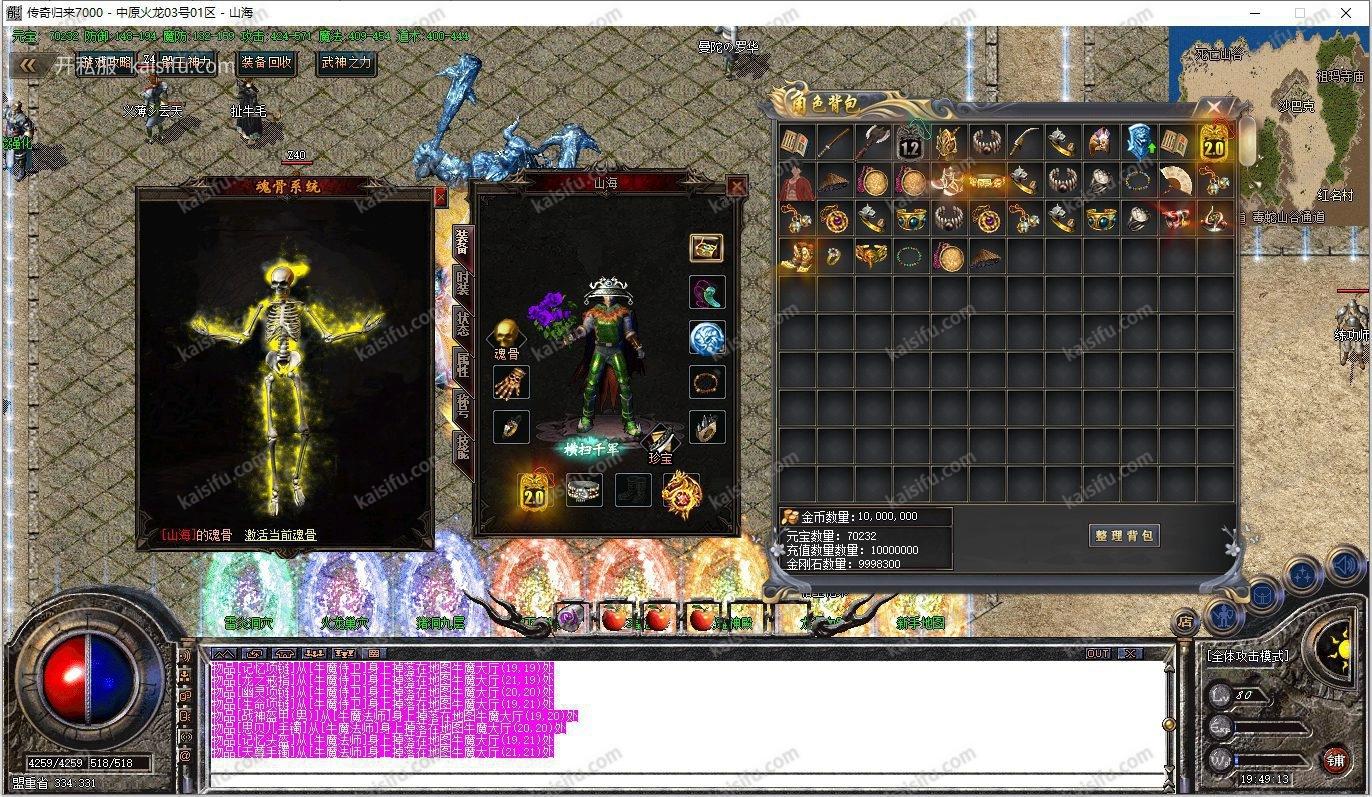Collapse the top button bar with the double arrow
1372x797 pixels.
(x=29, y=65)
